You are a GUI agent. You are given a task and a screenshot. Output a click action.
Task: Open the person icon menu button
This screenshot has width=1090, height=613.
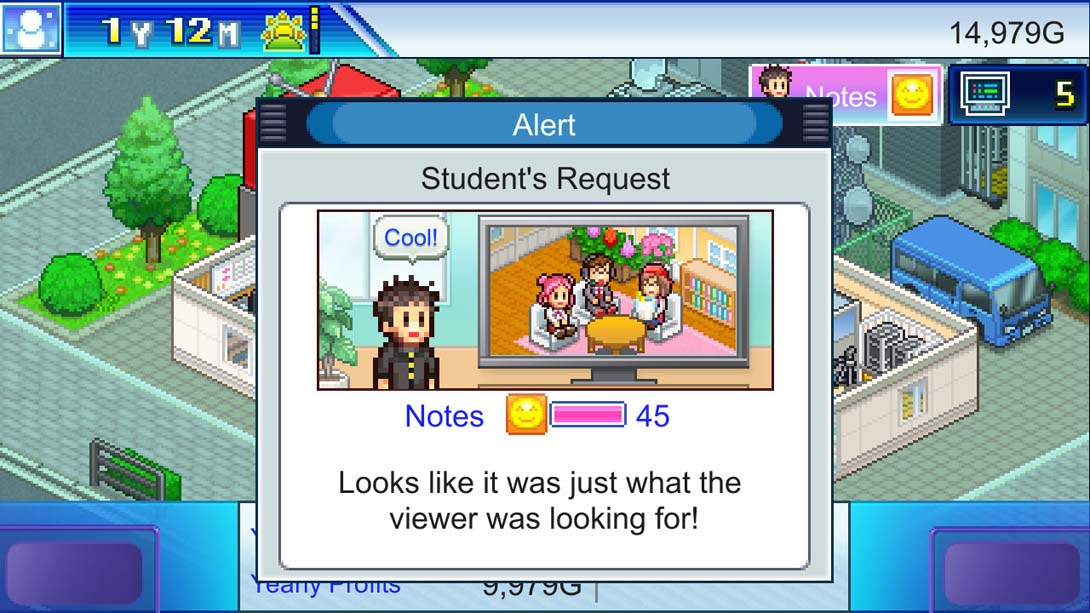(x=30, y=29)
